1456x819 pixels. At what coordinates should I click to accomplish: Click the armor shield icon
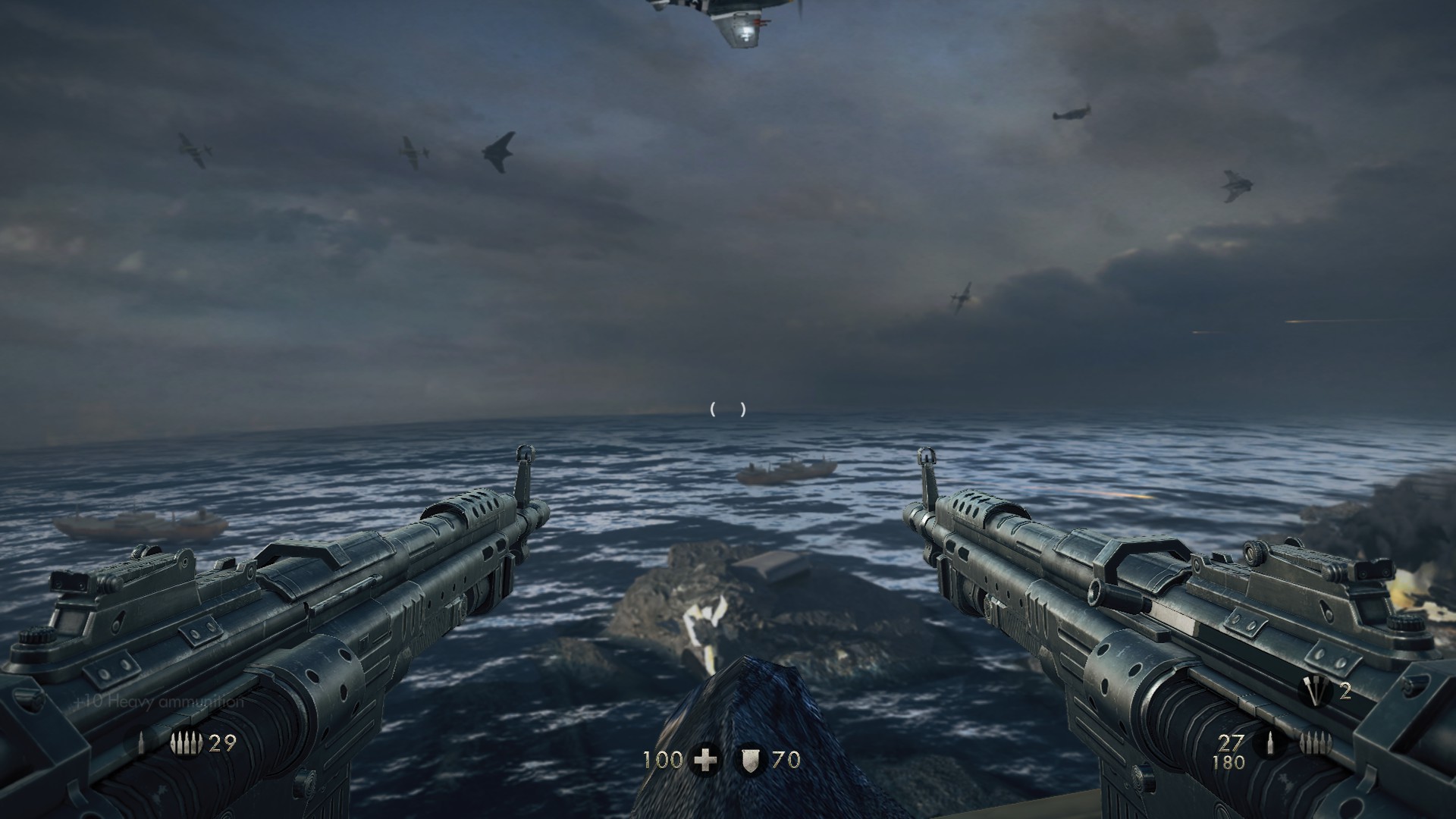tap(750, 760)
